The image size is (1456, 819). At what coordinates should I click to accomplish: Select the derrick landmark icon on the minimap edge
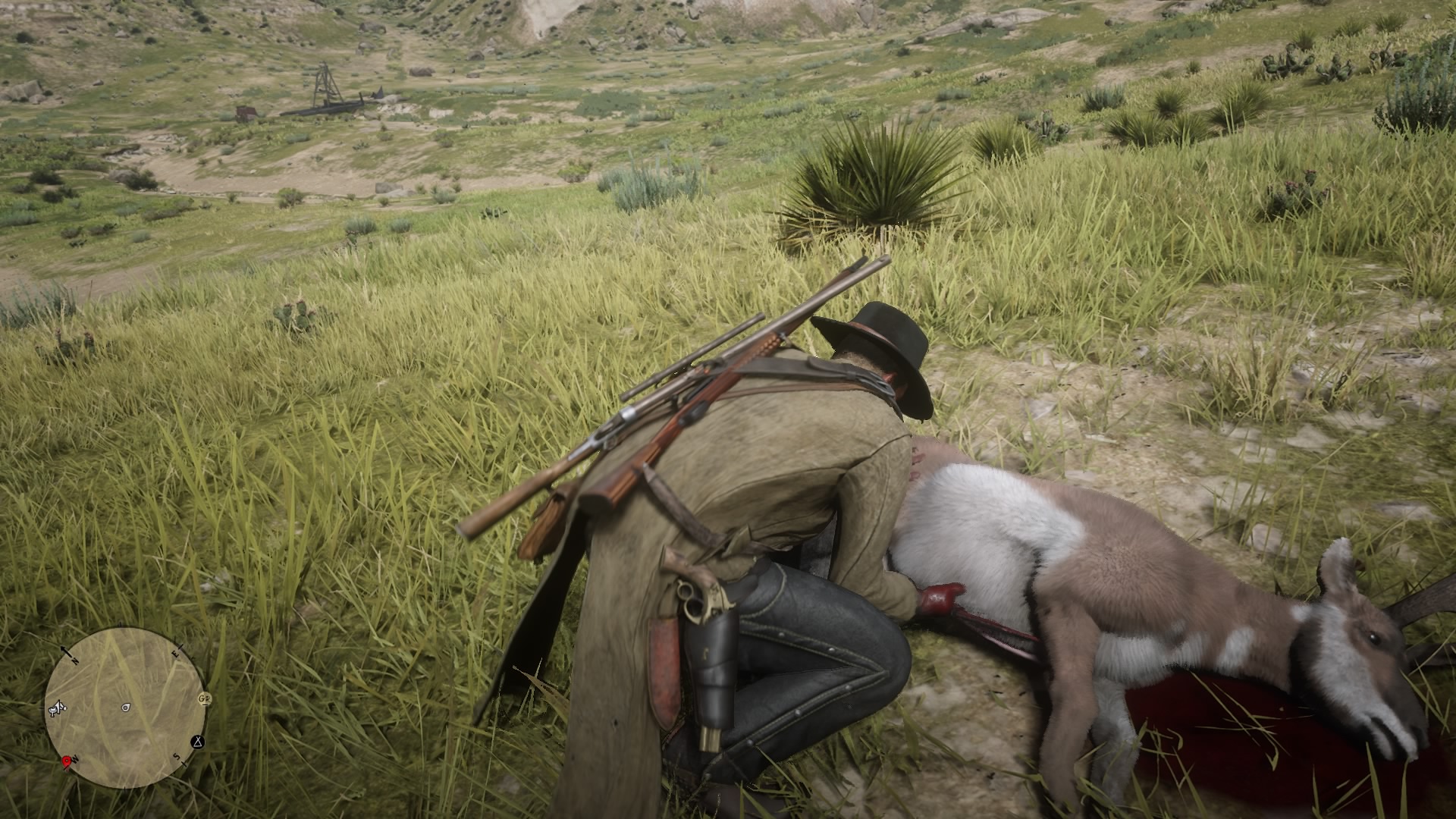(57, 709)
